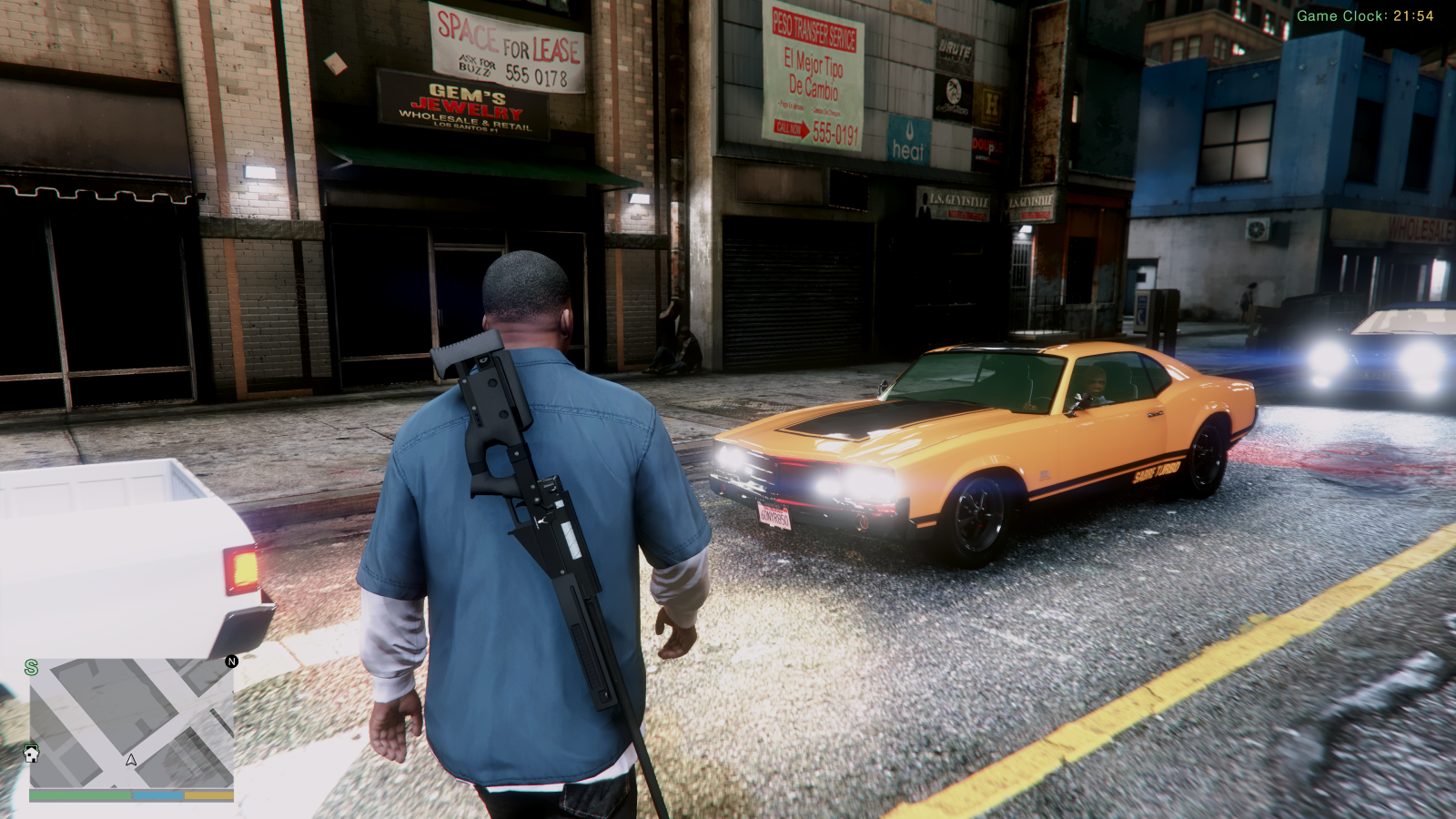Click the DOUBLE clothing logo sign
Viewport: 1456px width, 819px height.
tap(987, 147)
